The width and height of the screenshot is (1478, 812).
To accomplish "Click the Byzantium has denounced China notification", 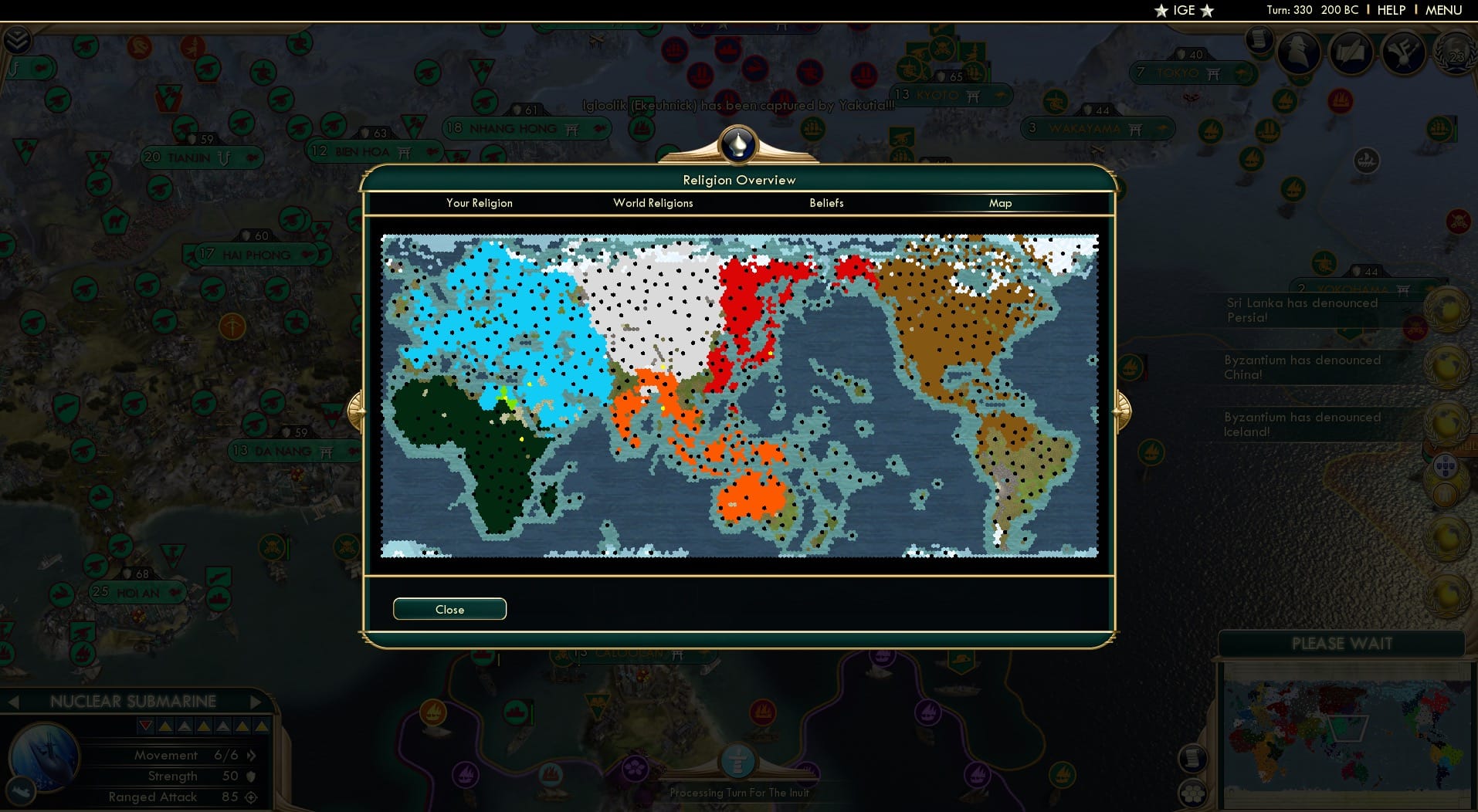I will [x=1303, y=367].
